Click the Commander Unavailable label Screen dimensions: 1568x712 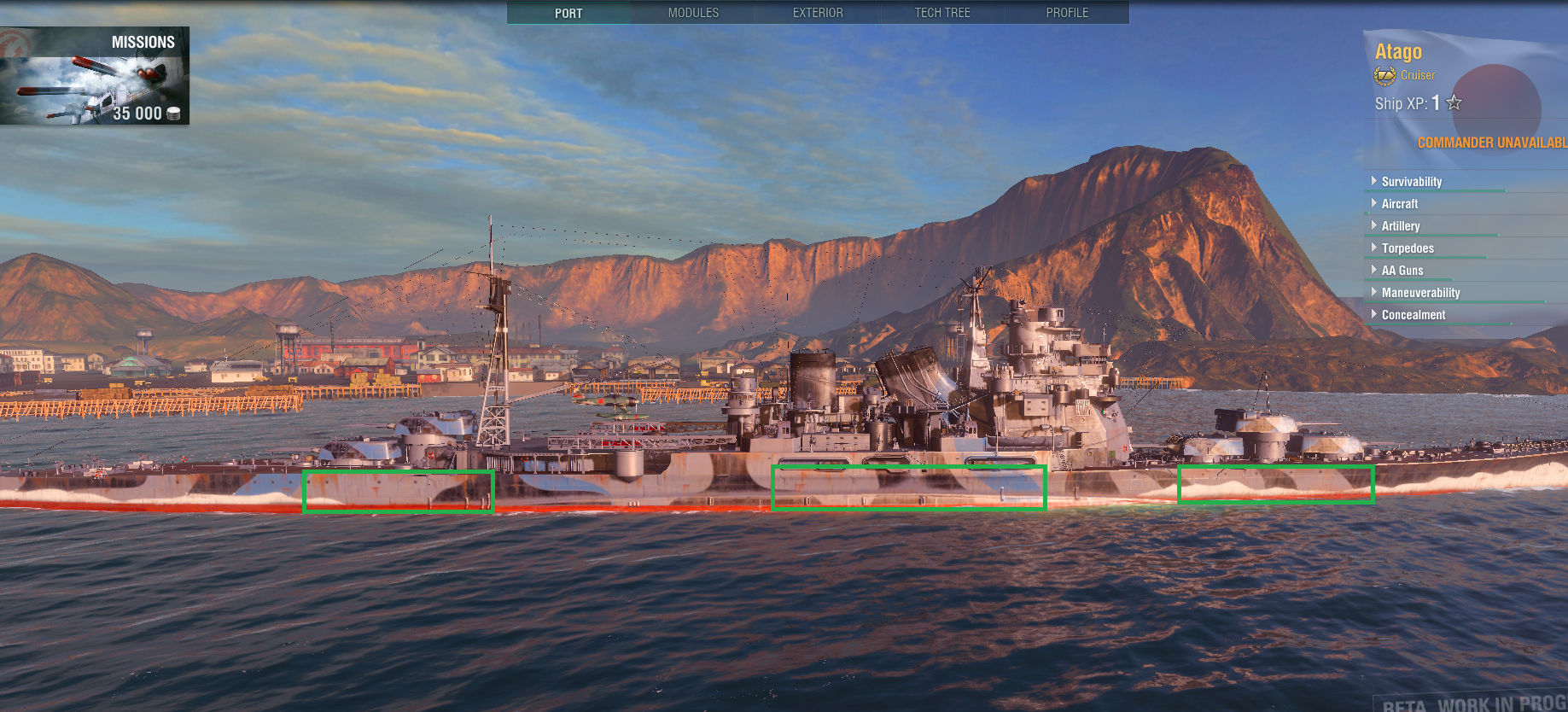(1491, 143)
